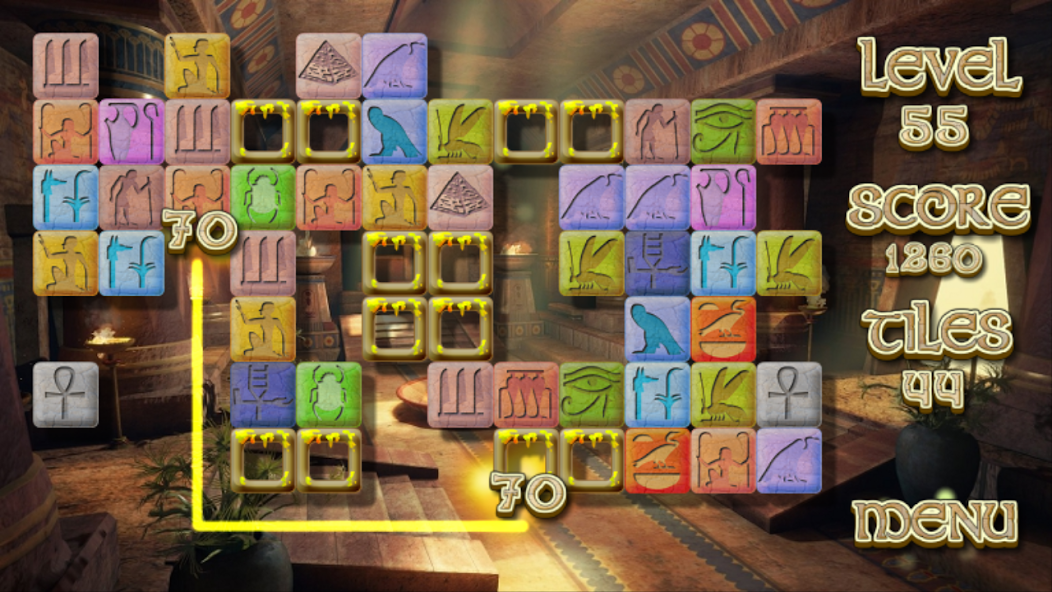Select the magenta vase tile beside the purple bird tile
Viewport: 1052px width, 592px height.
tap(723, 197)
